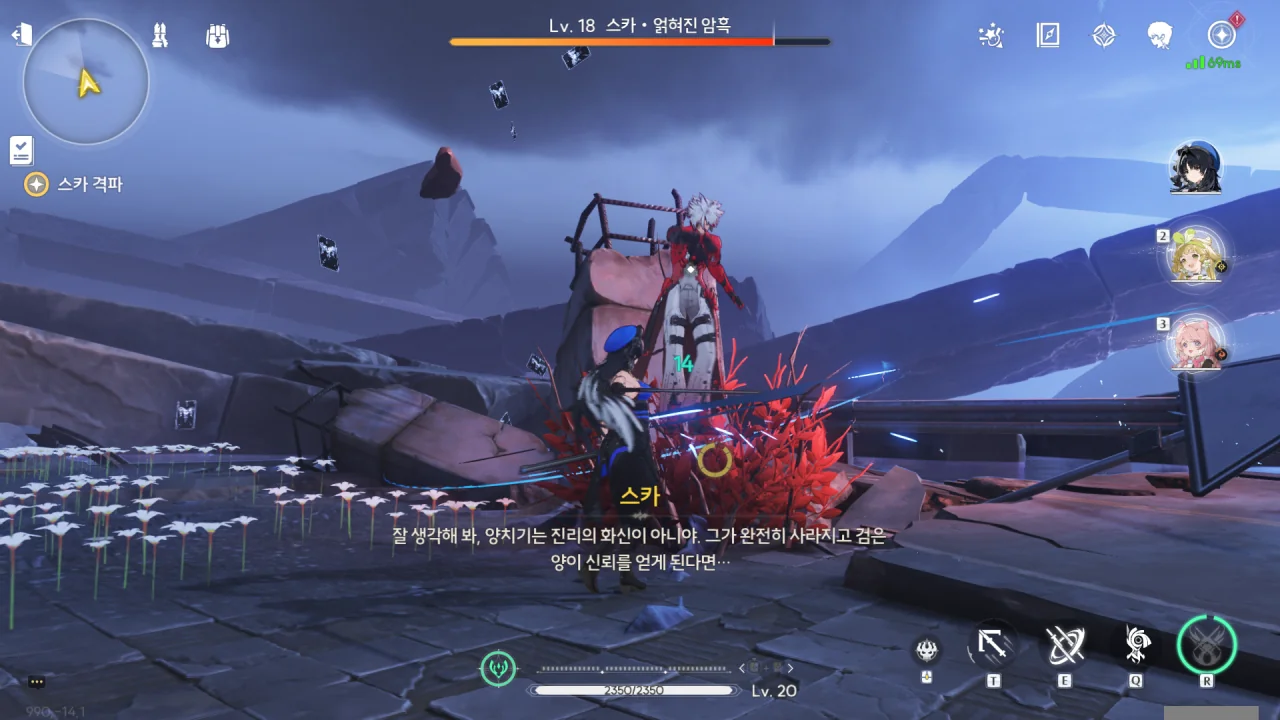1280x720 pixels.
Task: Open the backpack inventory
Action: (x=217, y=36)
